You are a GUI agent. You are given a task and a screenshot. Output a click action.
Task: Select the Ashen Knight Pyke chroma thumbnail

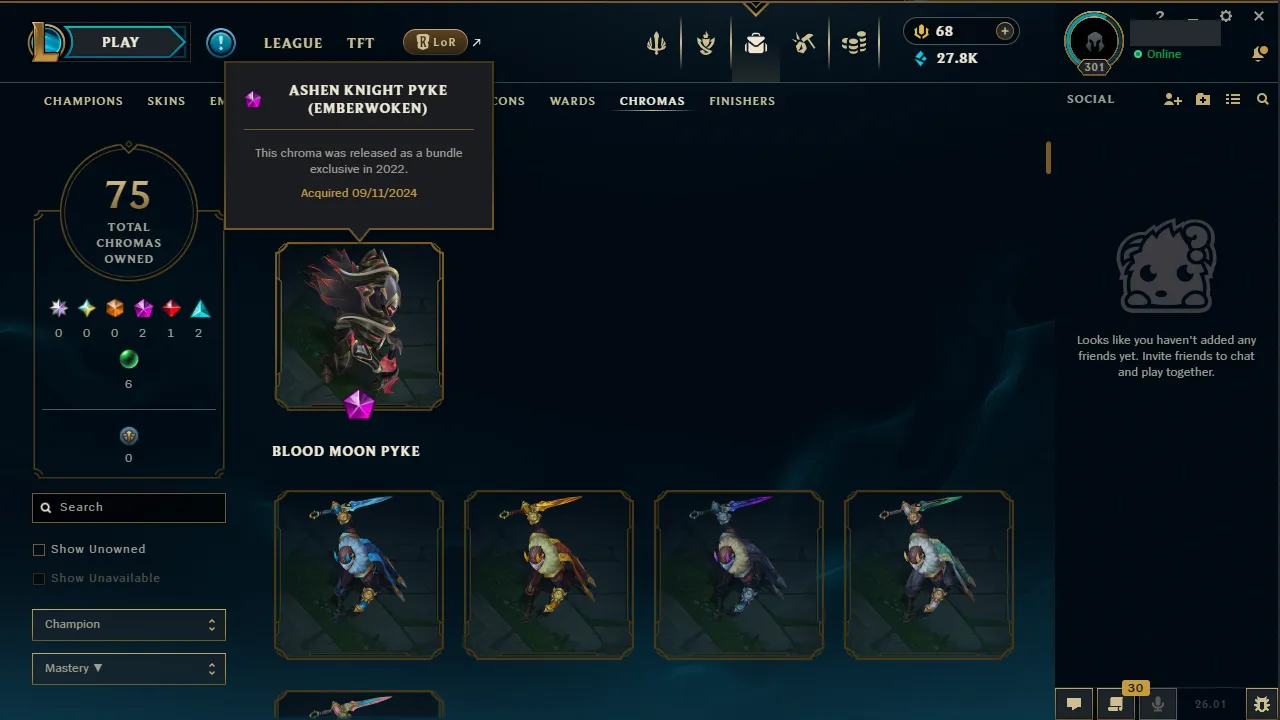[359, 325]
